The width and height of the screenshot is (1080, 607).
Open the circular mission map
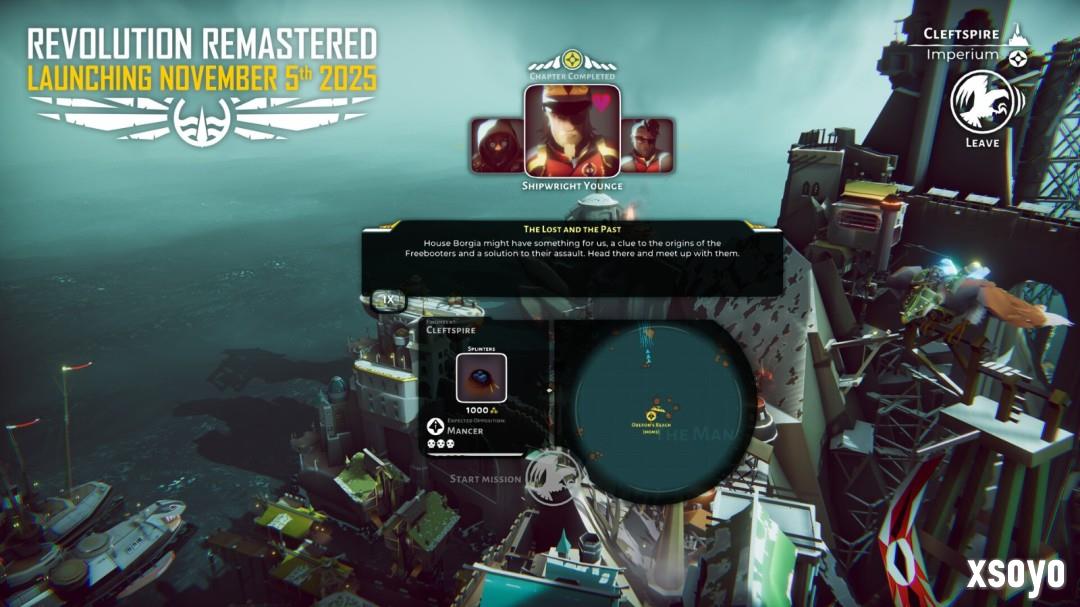(x=660, y=412)
